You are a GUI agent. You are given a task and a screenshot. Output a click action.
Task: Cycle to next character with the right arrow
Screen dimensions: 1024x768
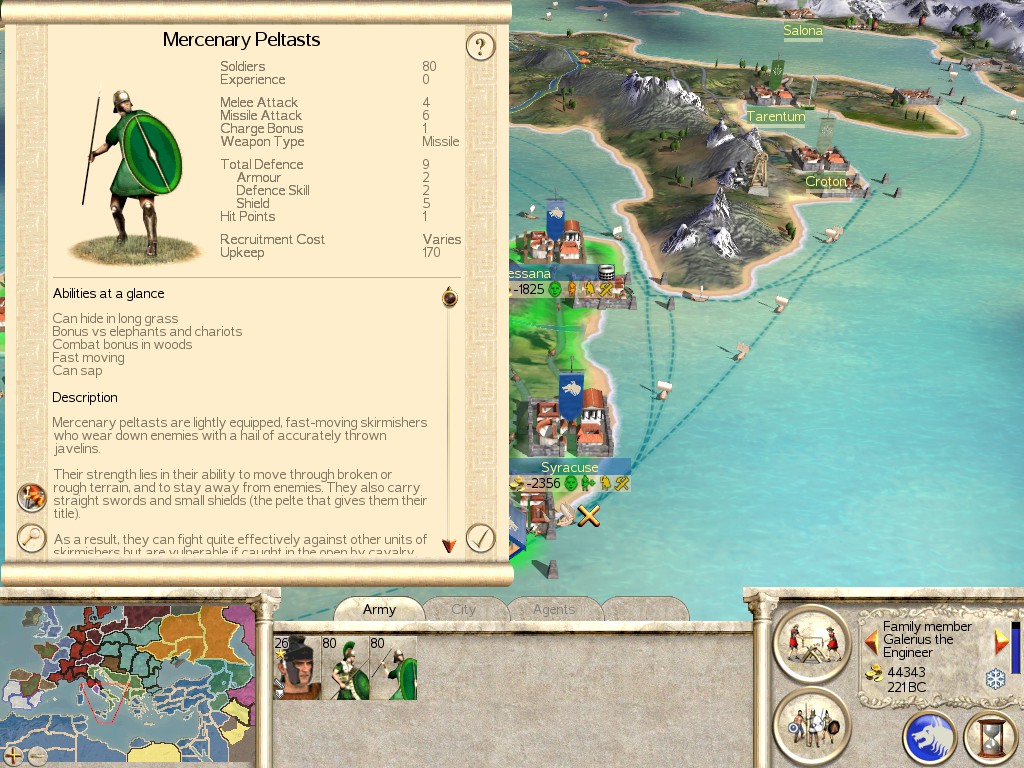[1000, 640]
